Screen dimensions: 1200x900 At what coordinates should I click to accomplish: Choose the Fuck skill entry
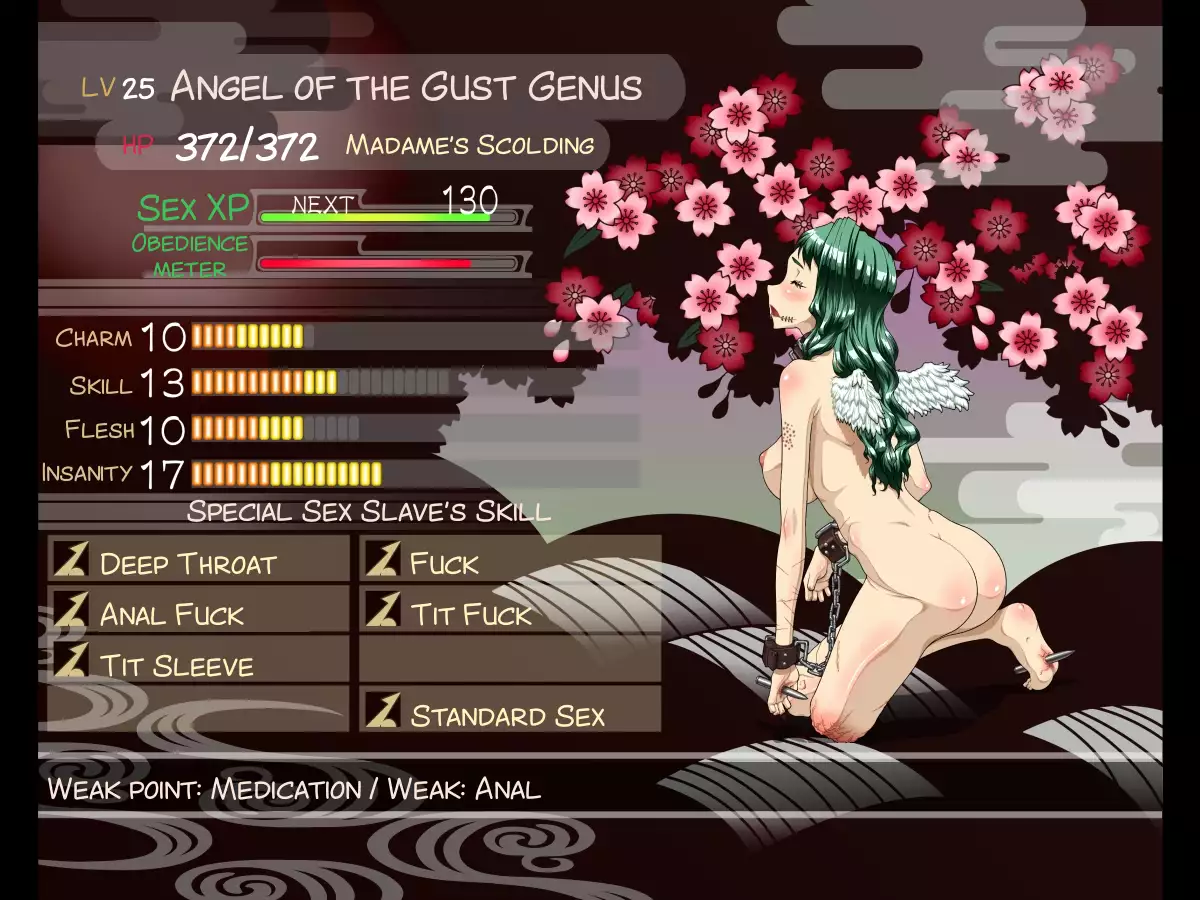click(x=510, y=562)
